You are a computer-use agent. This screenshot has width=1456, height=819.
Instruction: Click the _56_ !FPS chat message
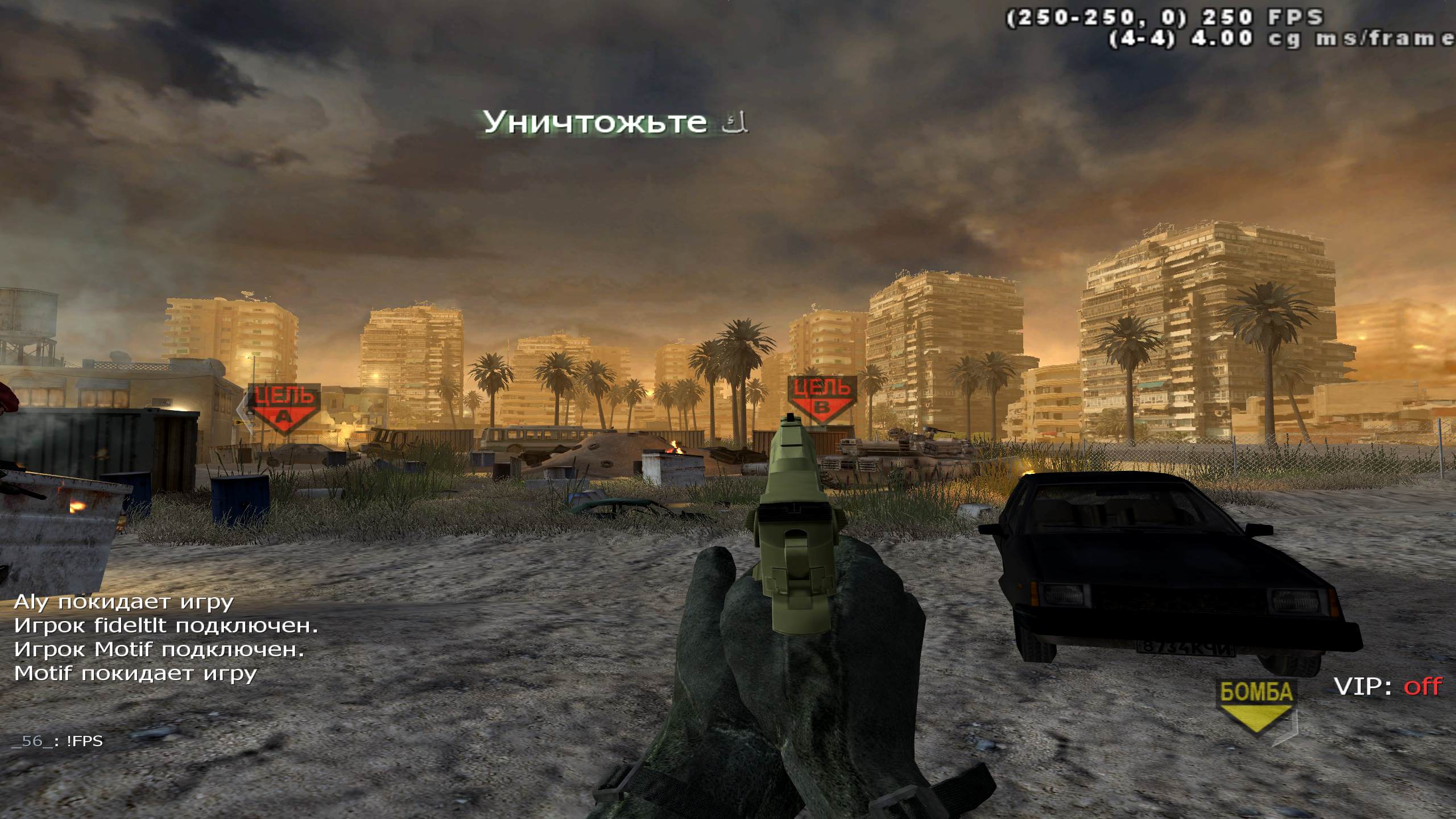[x=57, y=741]
